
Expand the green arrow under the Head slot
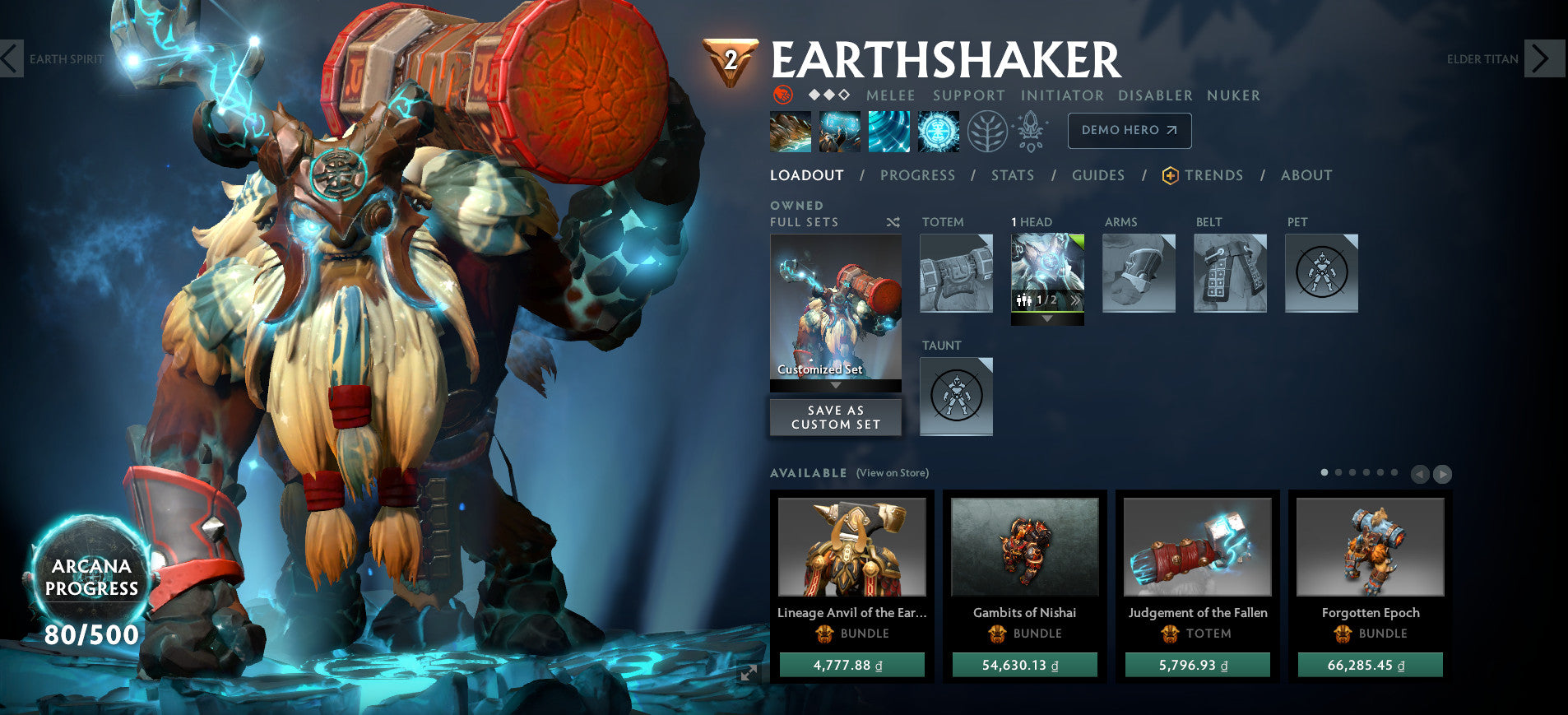(1046, 319)
